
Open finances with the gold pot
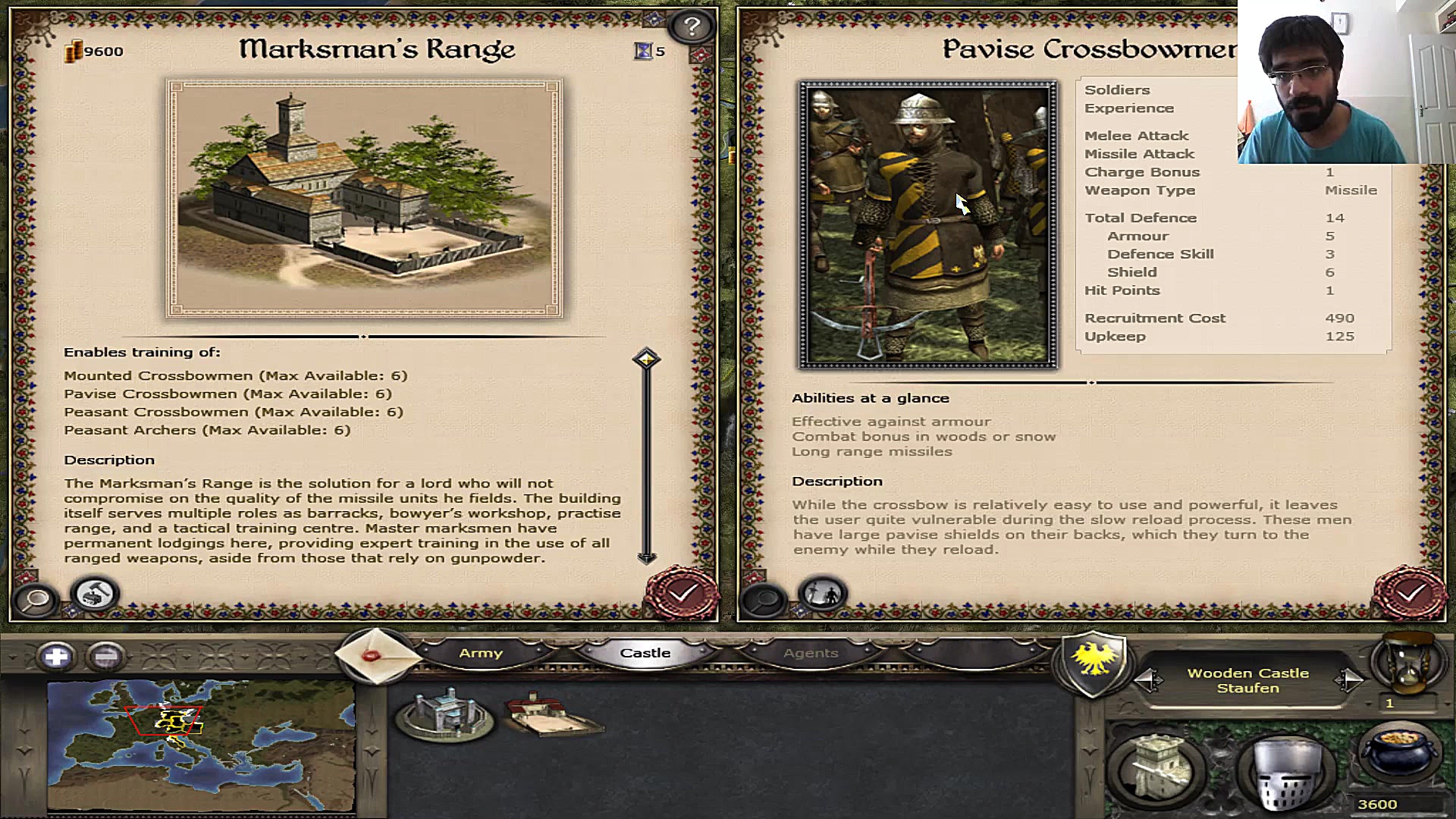(x=1399, y=755)
